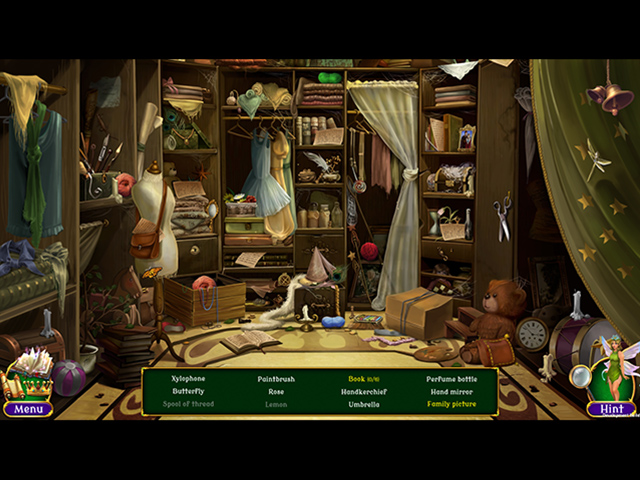Image resolution: width=640 pixels, height=480 pixels.
Task: Open the crown and papers icon above Menu
Action: coord(29,377)
